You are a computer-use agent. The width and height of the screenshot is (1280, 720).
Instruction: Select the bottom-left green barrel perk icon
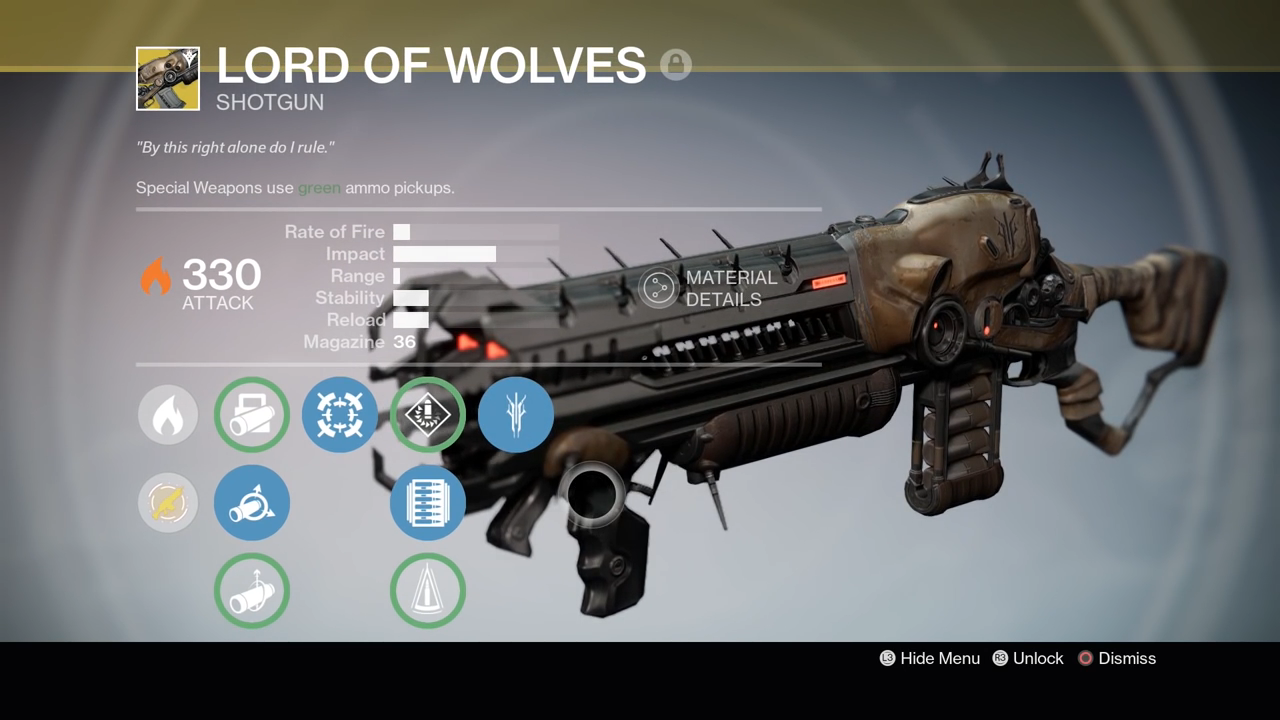click(252, 591)
